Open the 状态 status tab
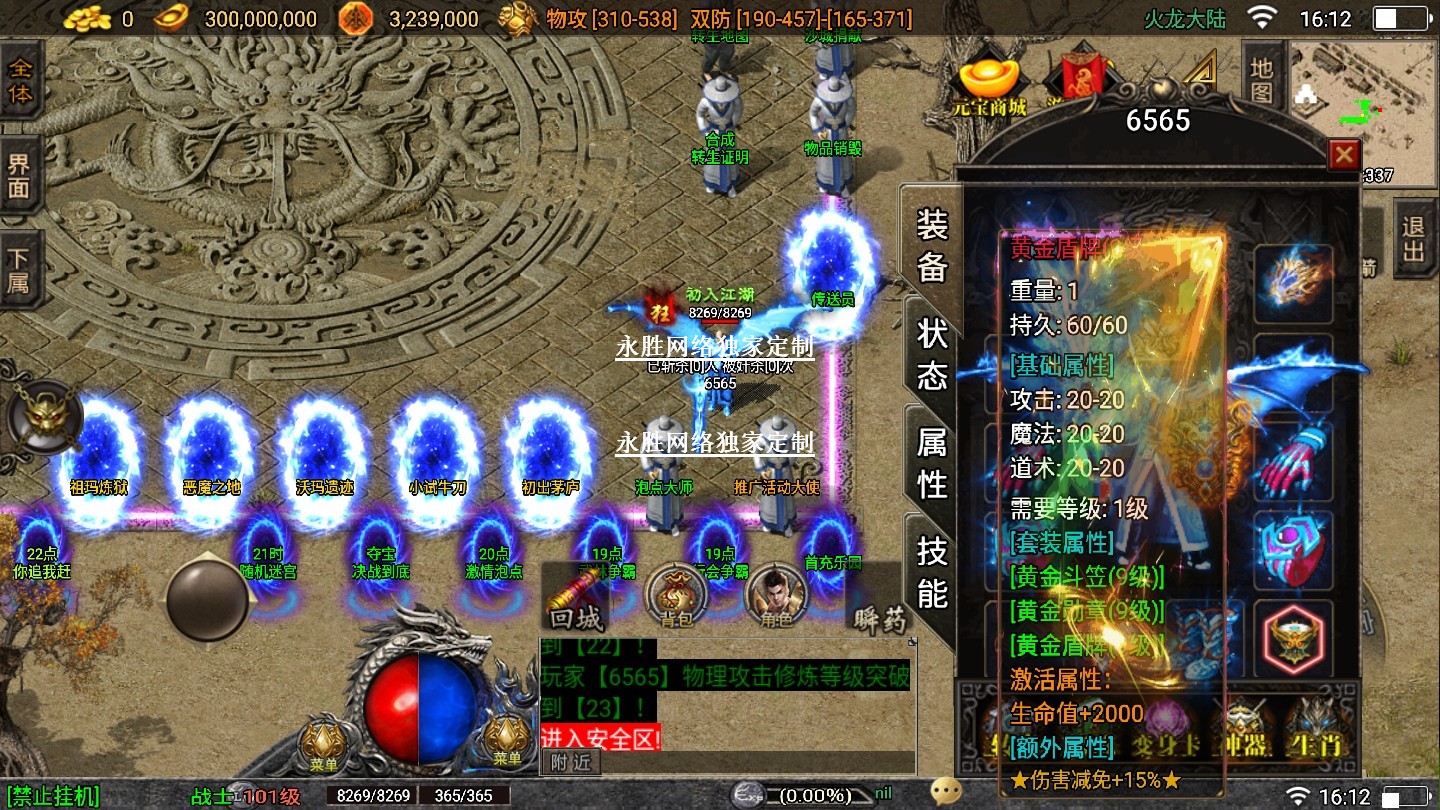Image resolution: width=1440 pixels, height=810 pixels. tap(932, 354)
